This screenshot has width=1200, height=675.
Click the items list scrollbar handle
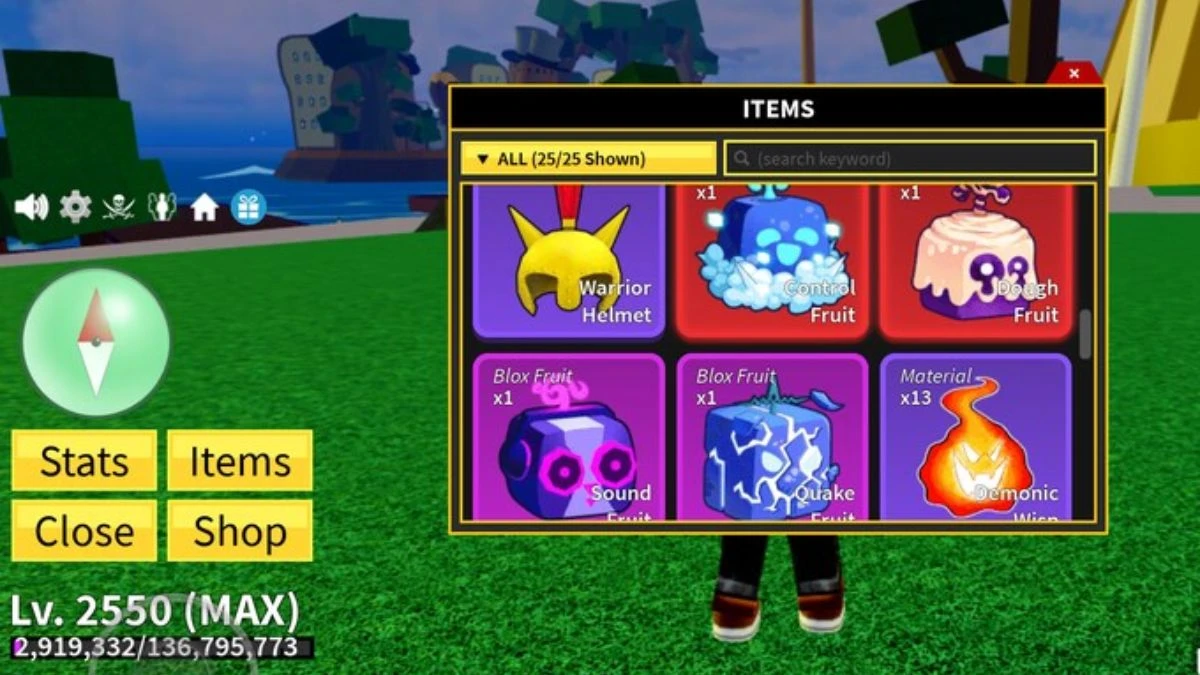pyautogui.click(x=1085, y=335)
